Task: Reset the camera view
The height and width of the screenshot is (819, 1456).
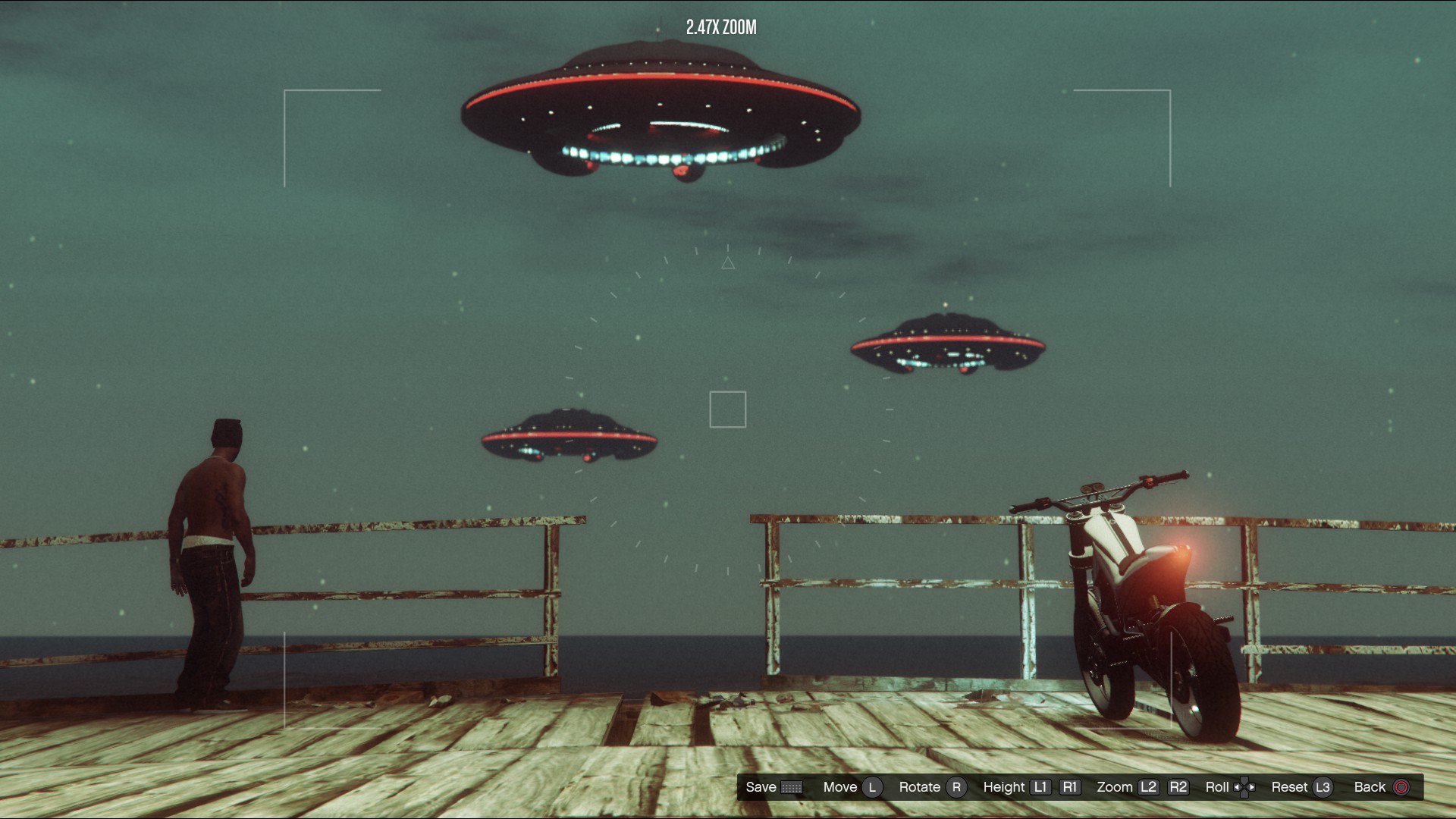Action: [1301, 787]
